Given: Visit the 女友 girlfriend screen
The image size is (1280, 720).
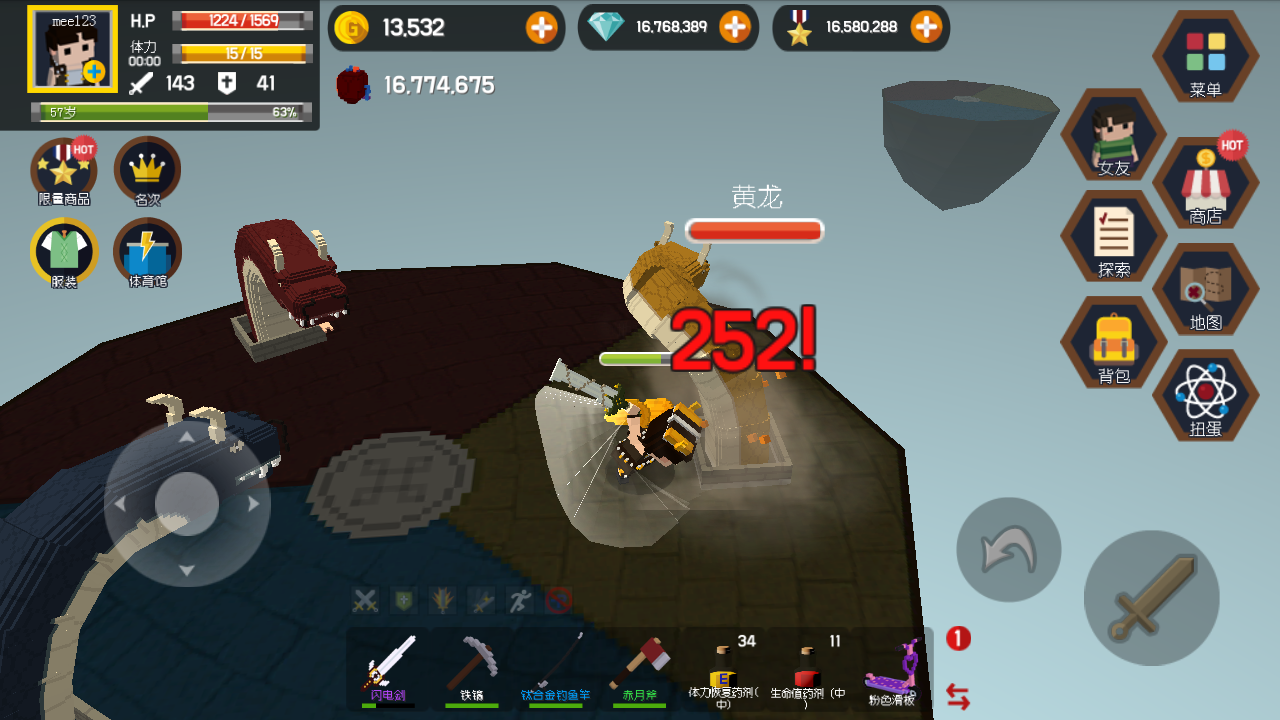Looking at the screenshot, I should 1113,135.
